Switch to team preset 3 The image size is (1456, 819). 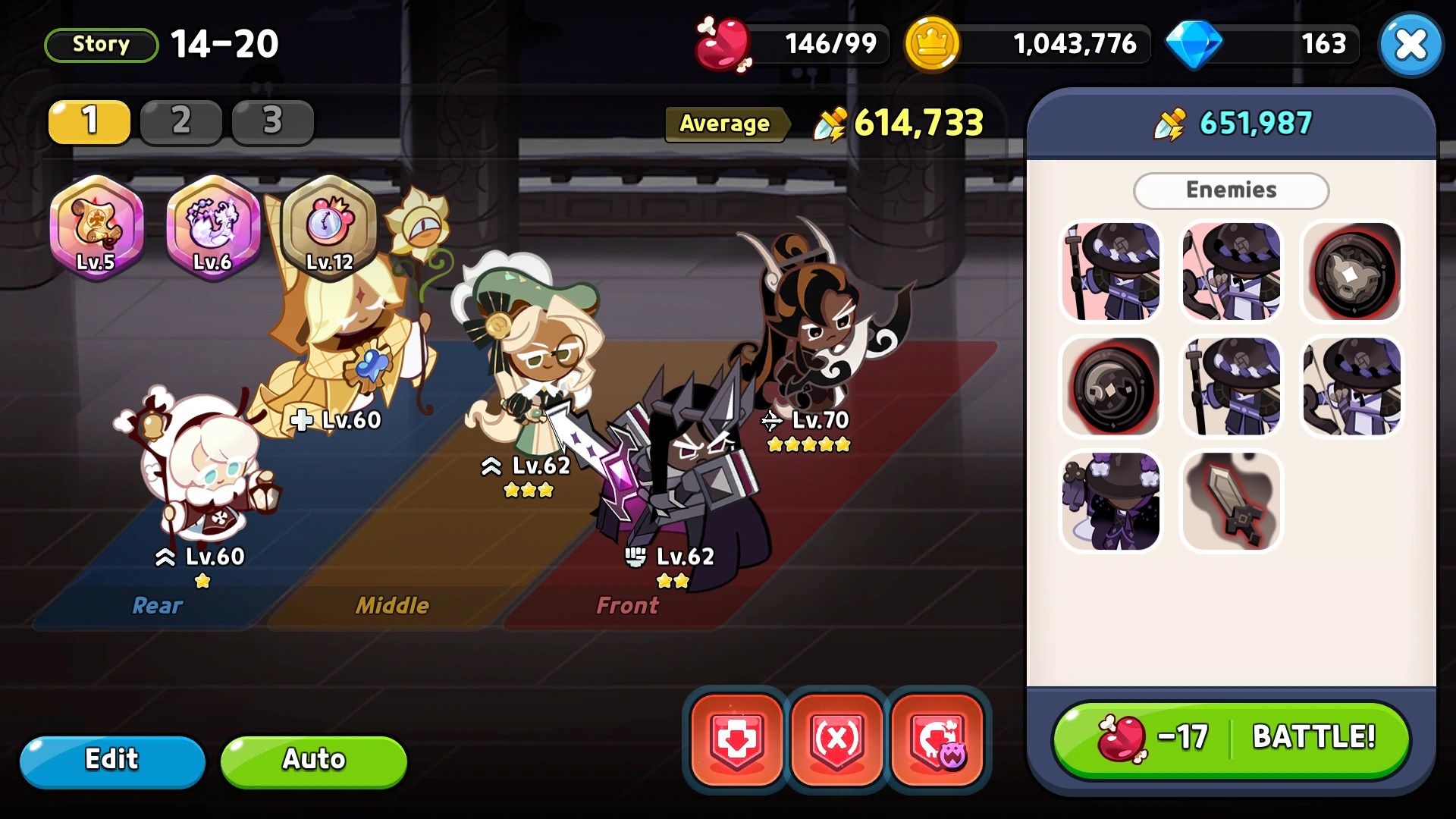(272, 121)
